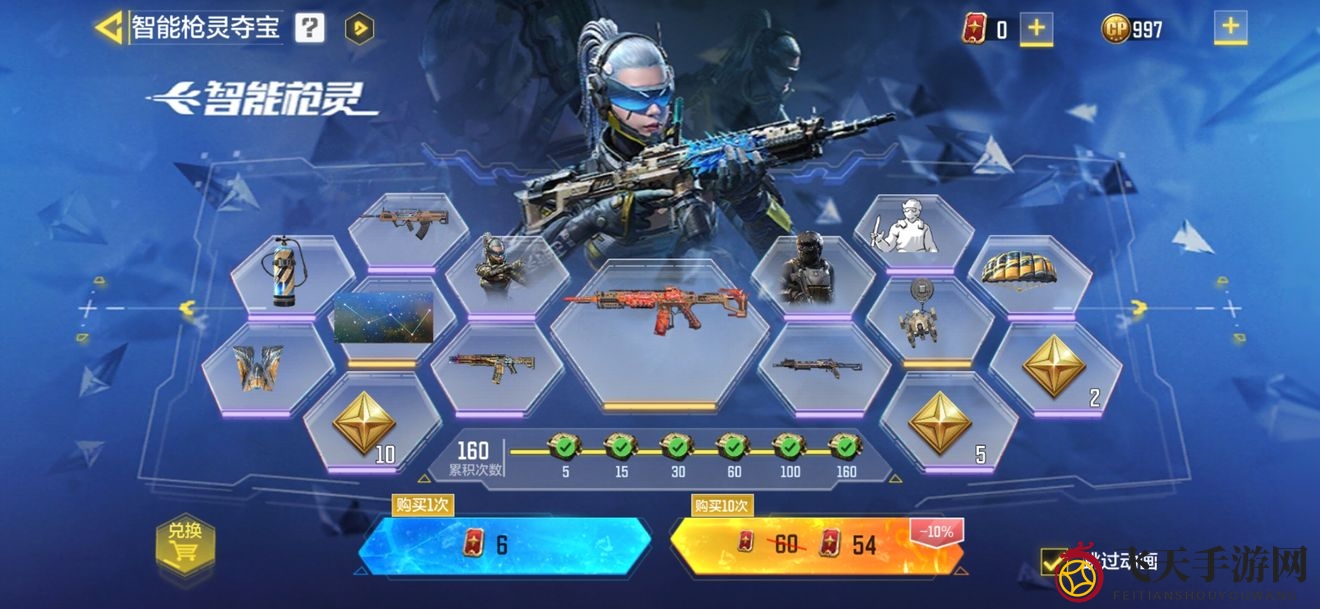Select the starry night calling card
The height and width of the screenshot is (609, 1320).
tap(383, 318)
